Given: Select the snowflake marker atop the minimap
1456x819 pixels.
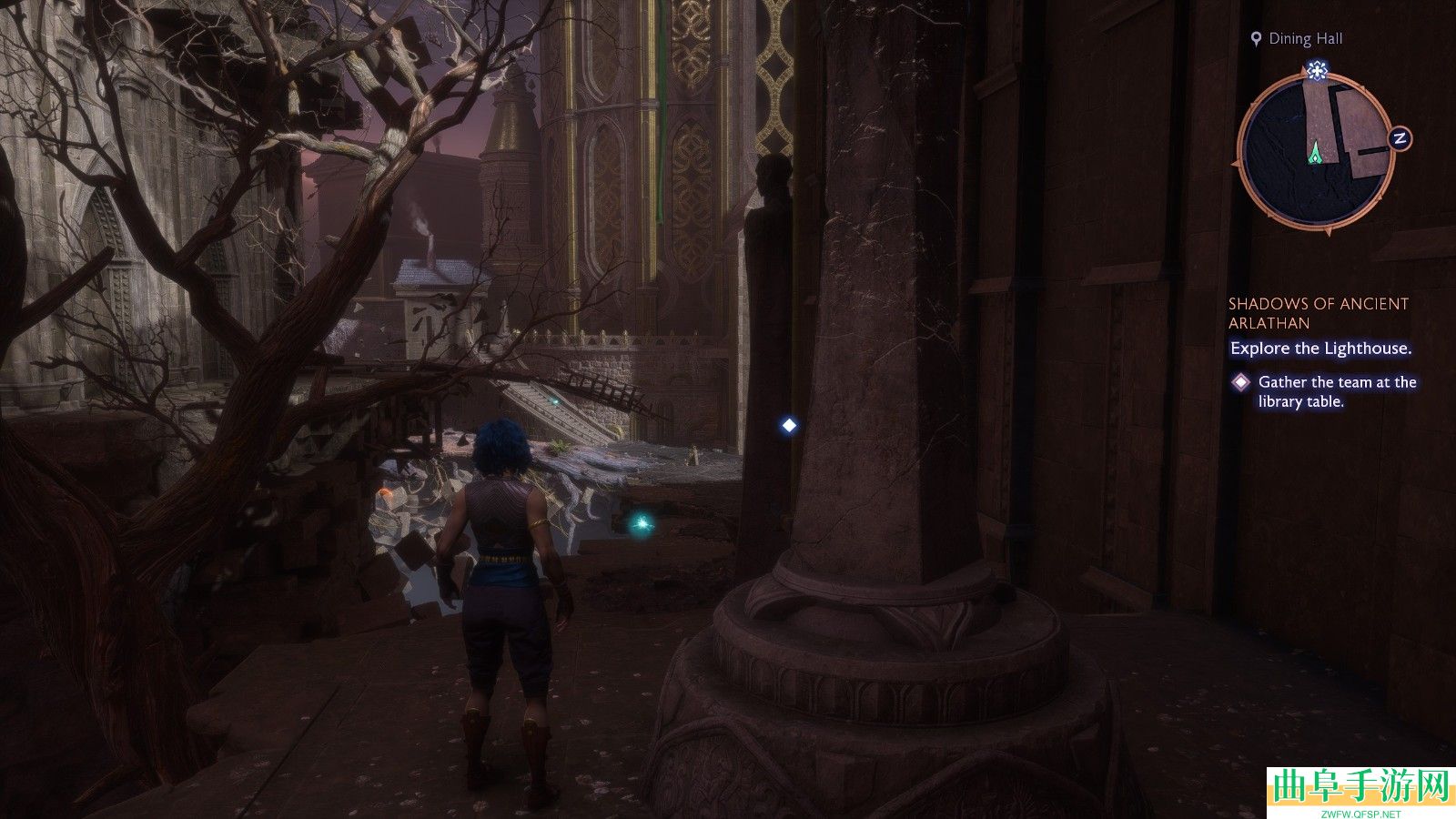Looking at the screenshot, I should click(x=1316, y=70).
